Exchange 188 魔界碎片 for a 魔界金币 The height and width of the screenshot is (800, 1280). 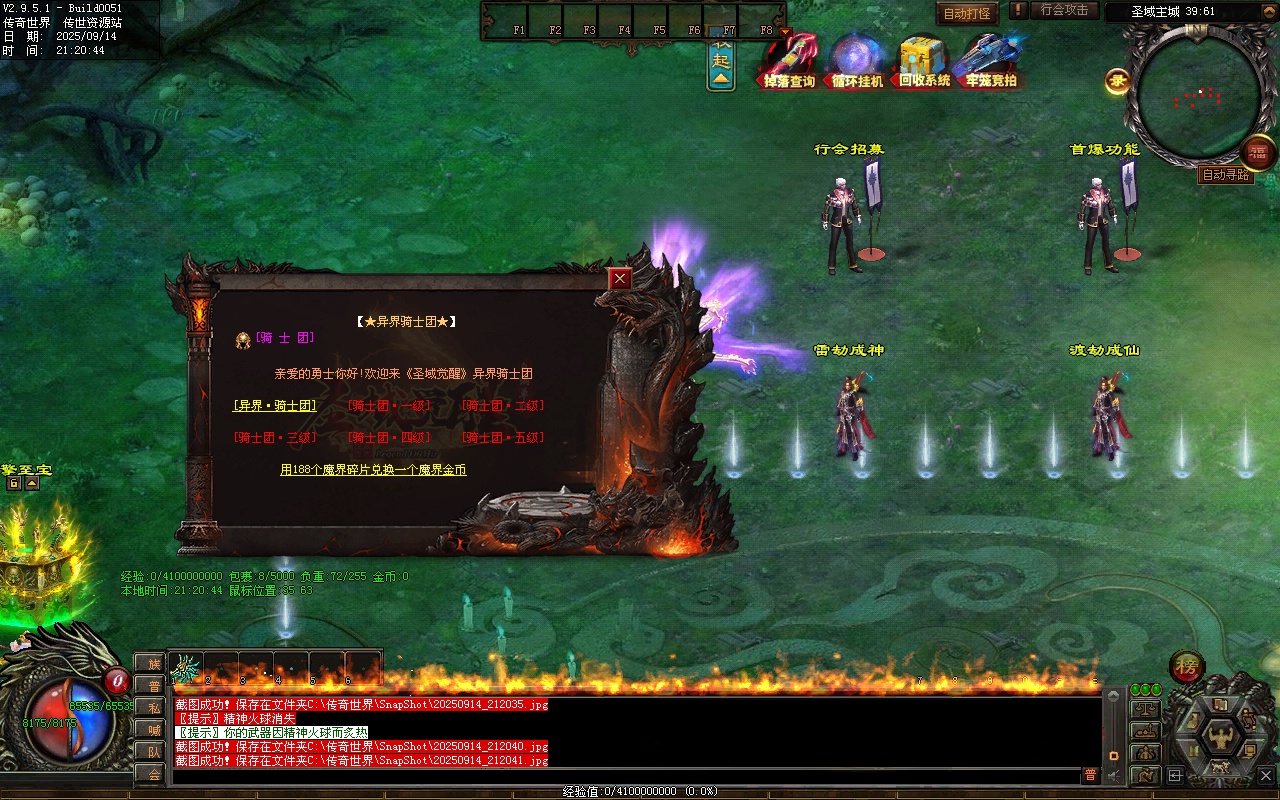(373, 470)
